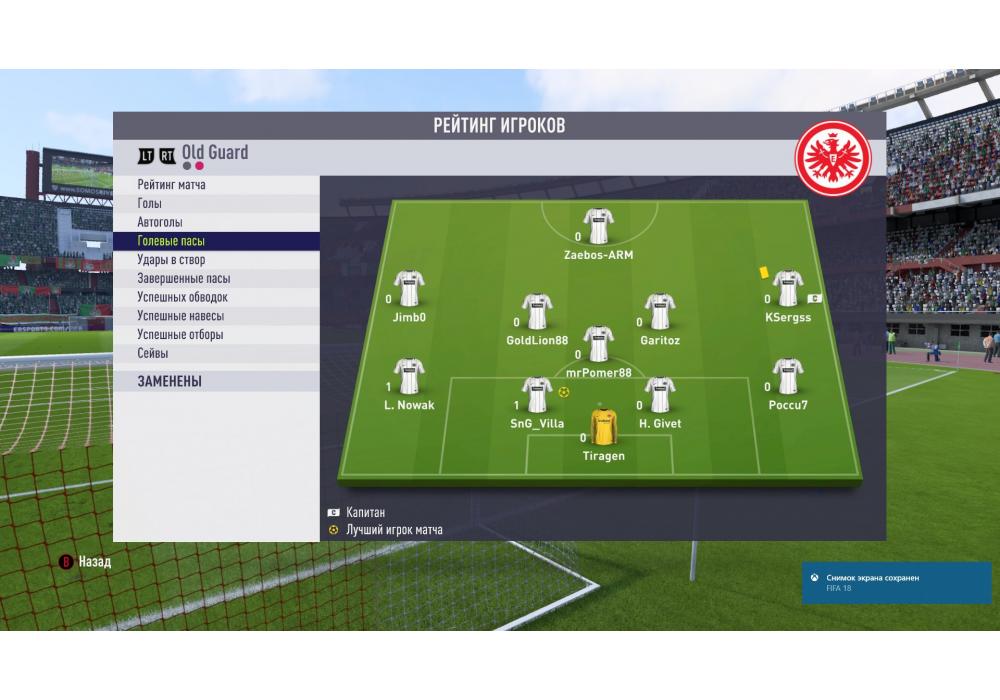
Task: Choose the Голы stat entry
Action: click(149, 204)
